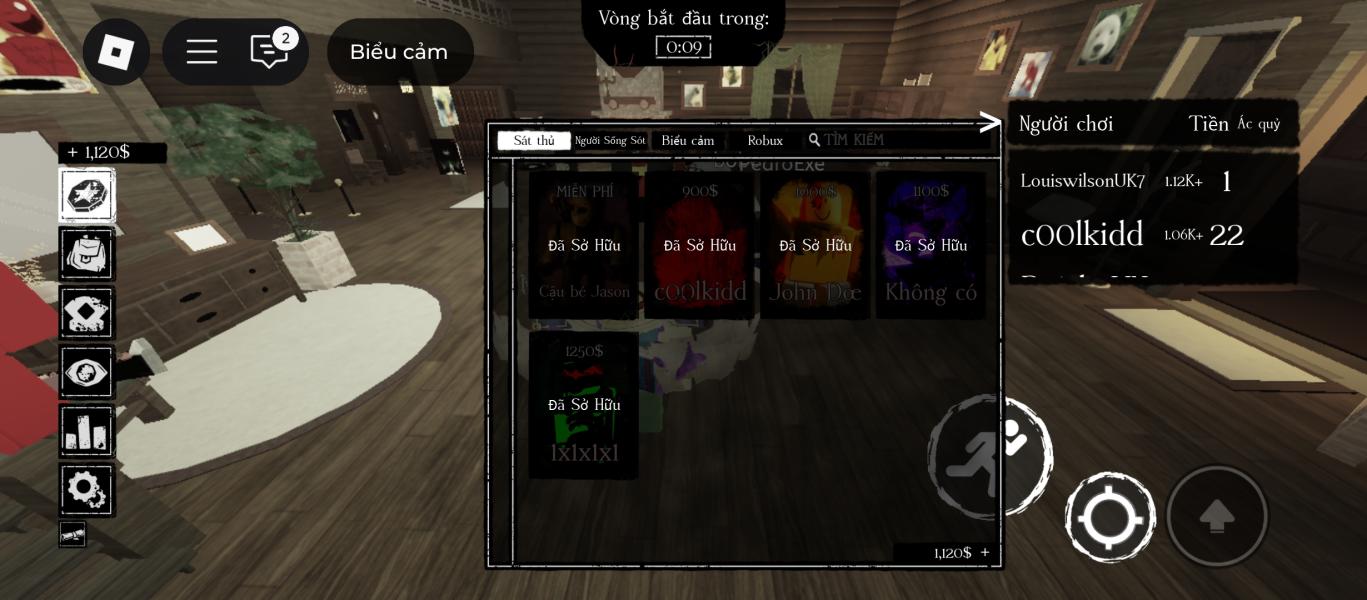
Task: Switch to the Người Sống Sót tab
Action: [610, 141]
